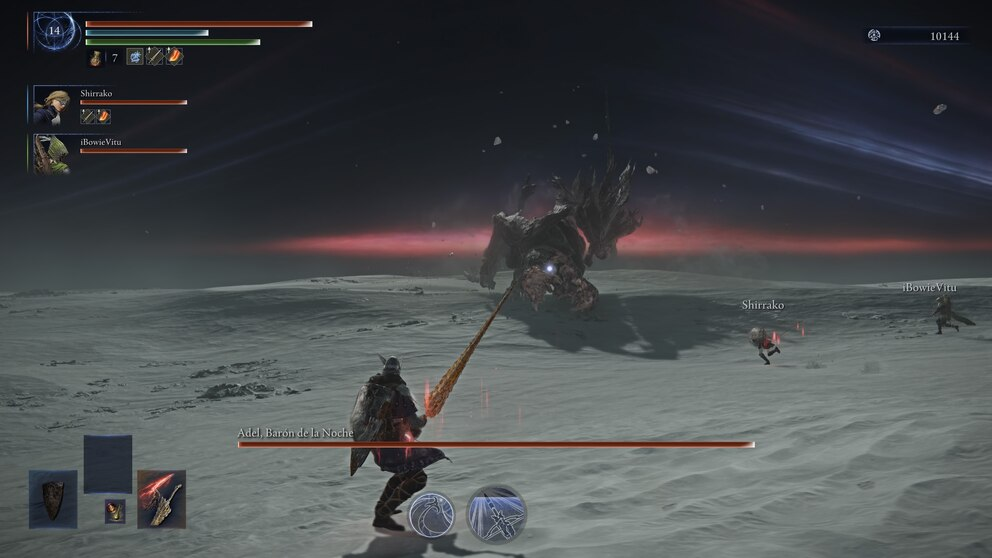This screenshot has width=992, height=558.
Task: Activate the ultimate art sword icon
Action: click(x=496, y=513)
